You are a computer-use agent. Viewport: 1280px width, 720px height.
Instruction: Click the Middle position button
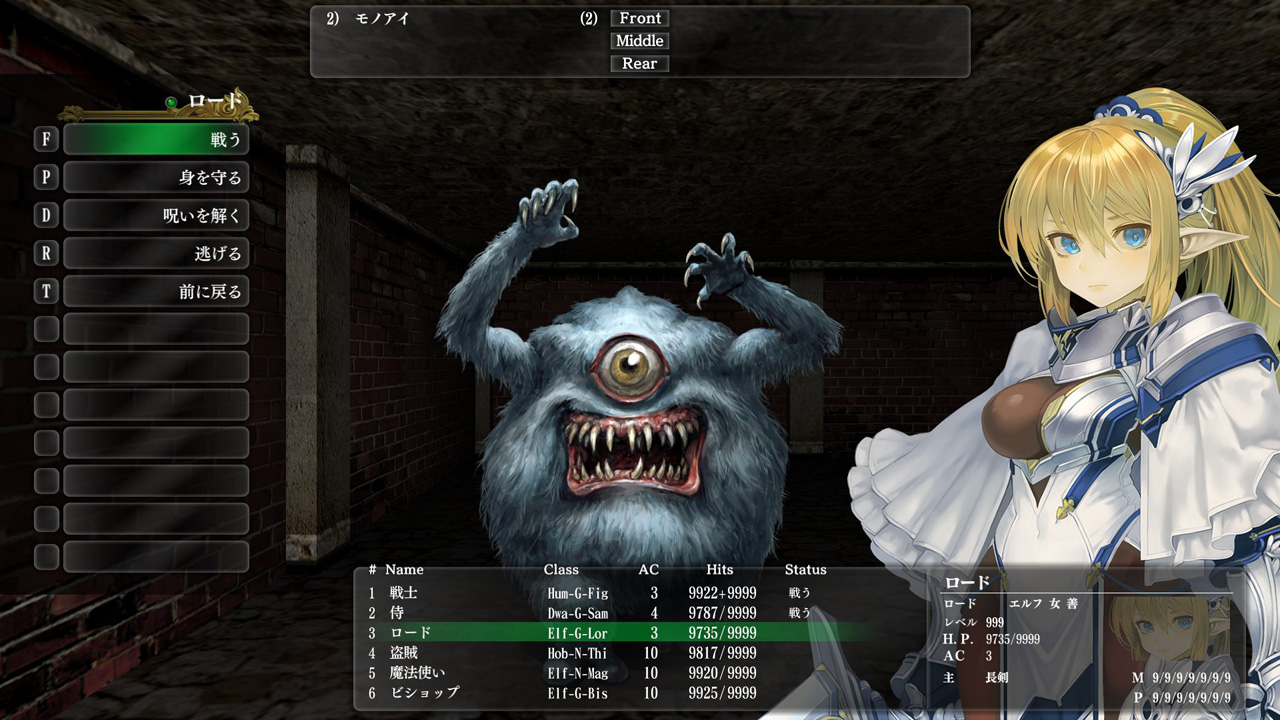pos(639,40)
